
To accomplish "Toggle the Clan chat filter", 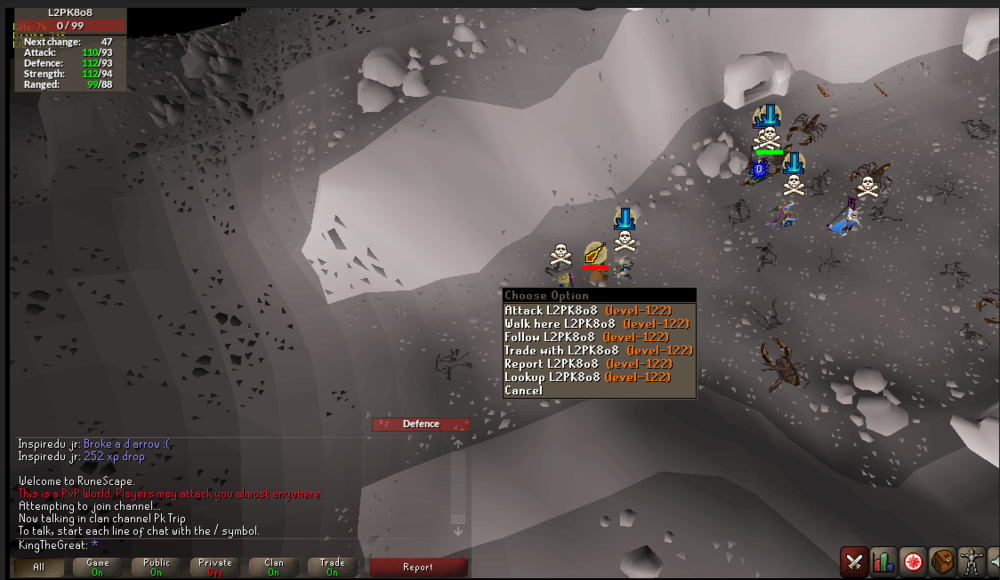I will (274, 567).
